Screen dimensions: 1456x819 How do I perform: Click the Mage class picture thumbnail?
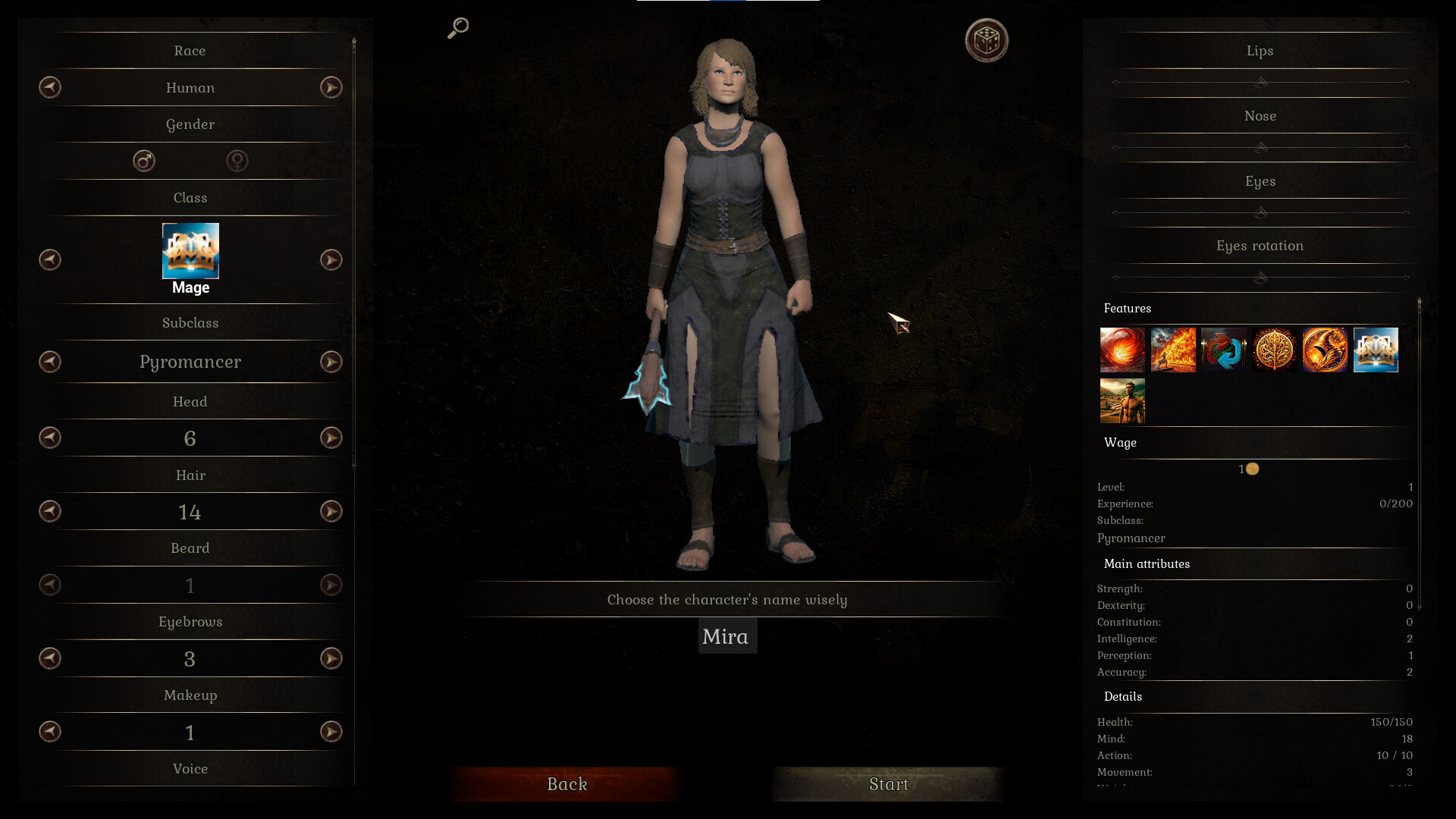click(x=190, y=251)
